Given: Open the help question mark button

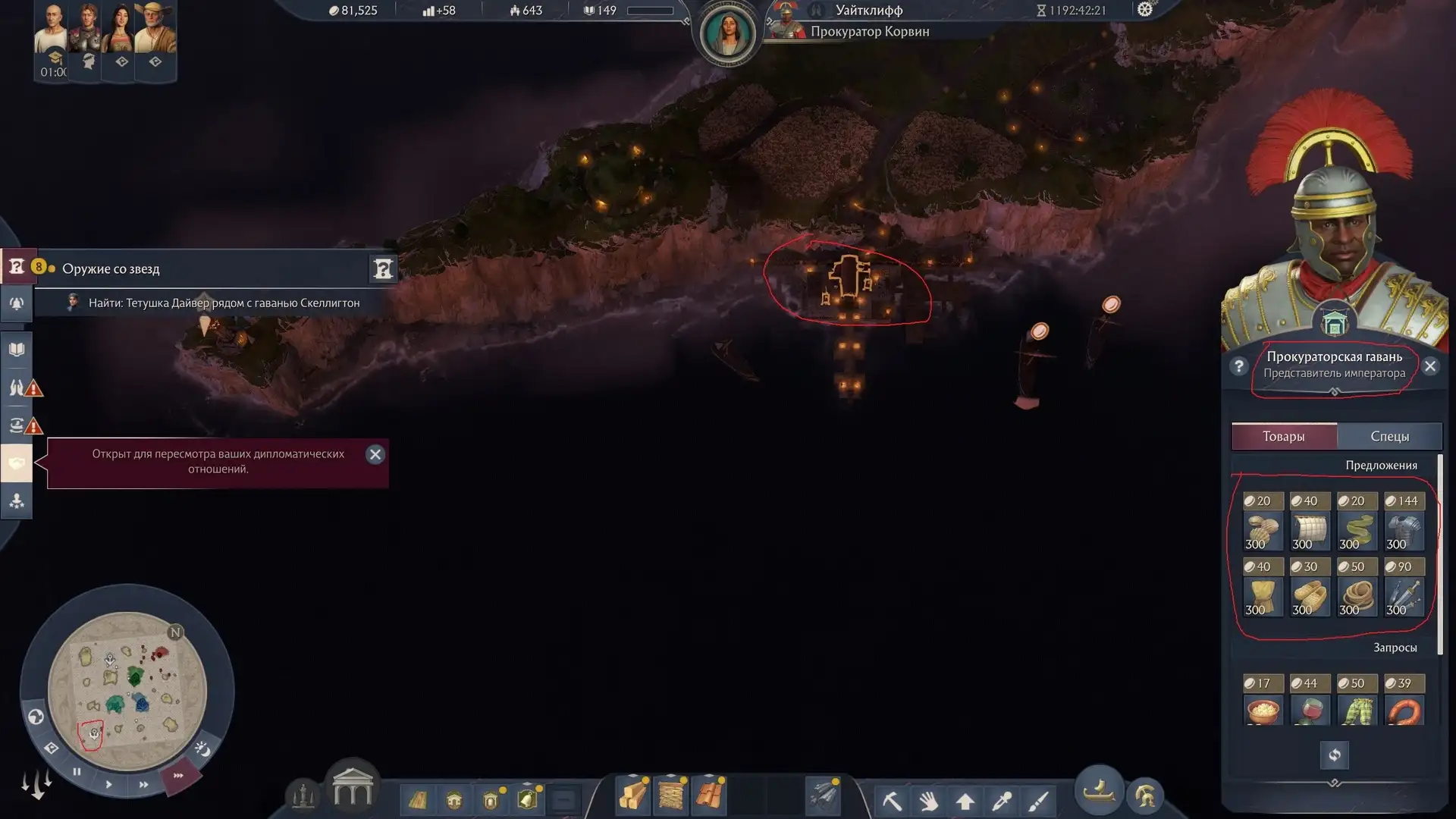Looking at the screenshot, I should click(x=1239, y=367).
